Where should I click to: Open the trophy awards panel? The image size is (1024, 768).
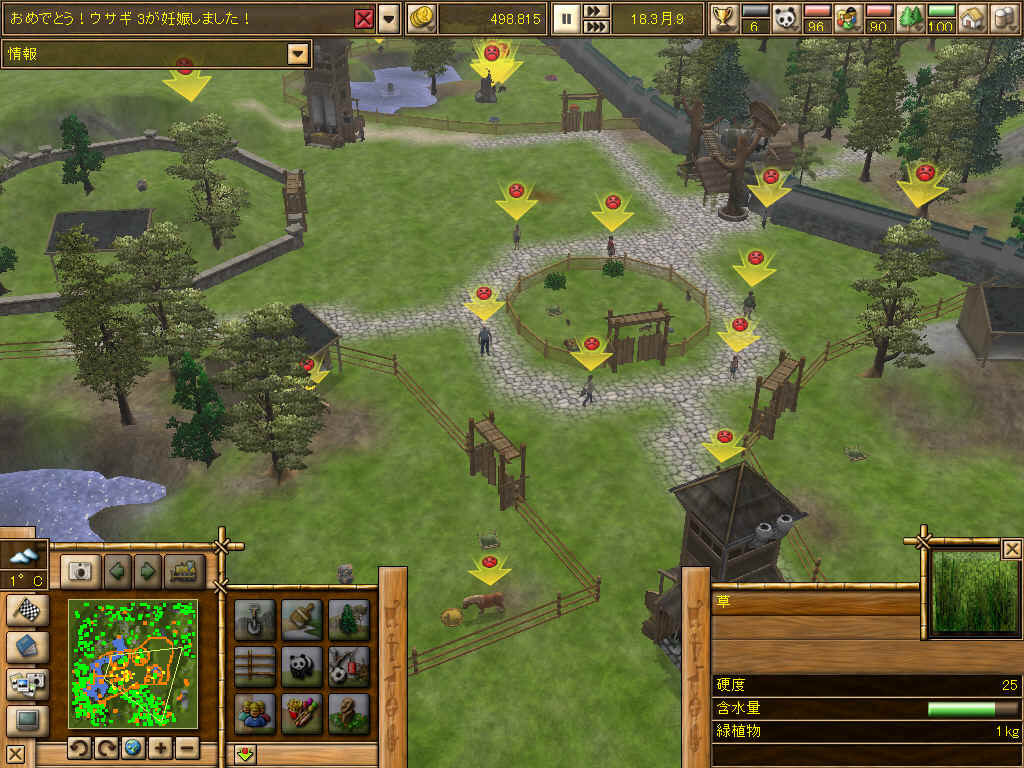click(x=723, y=17)
